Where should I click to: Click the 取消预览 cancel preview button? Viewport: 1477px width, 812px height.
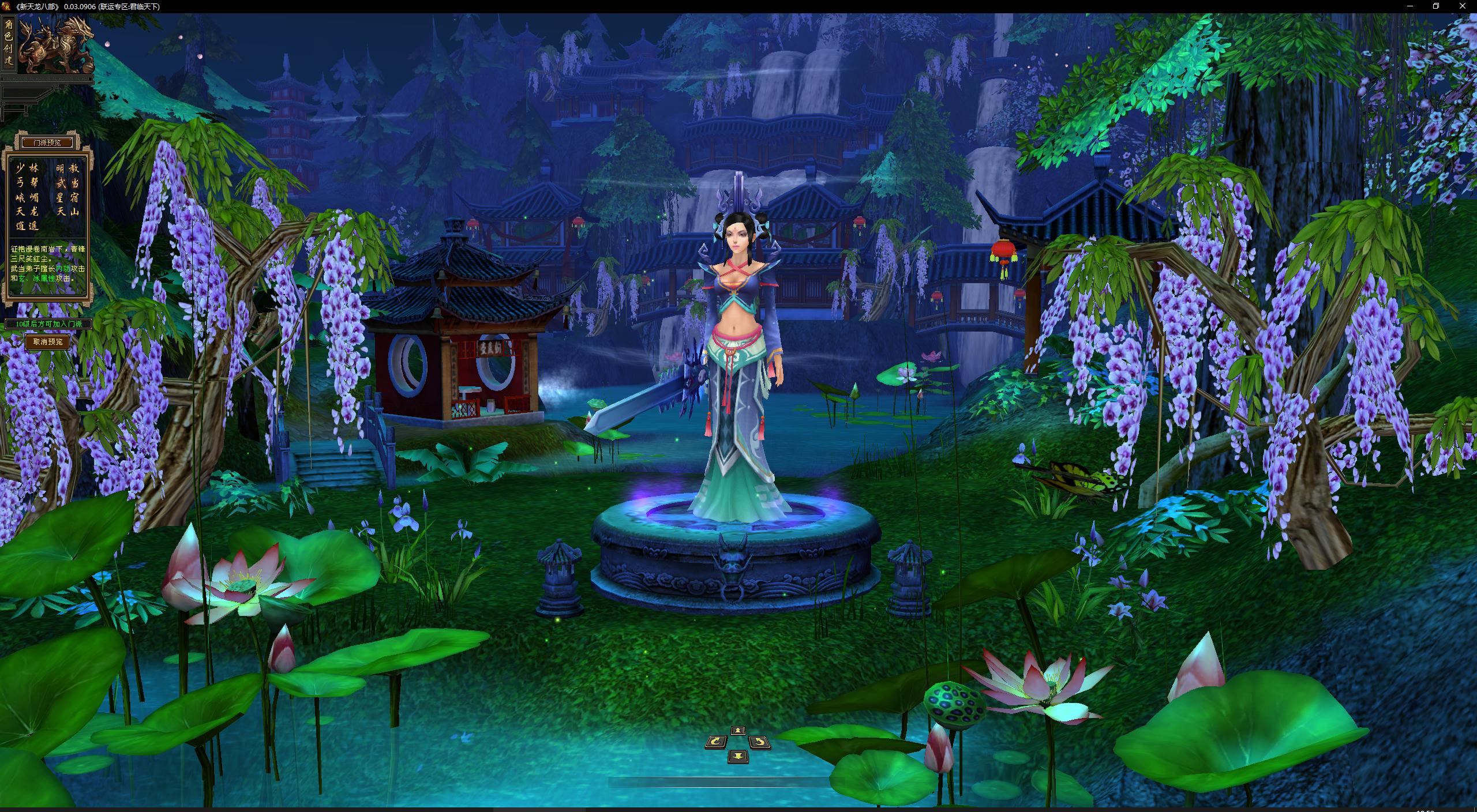47,342
